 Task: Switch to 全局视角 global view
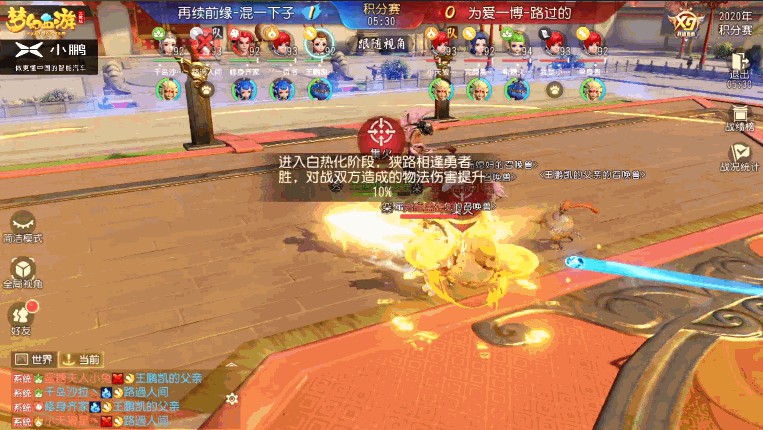[22, 270]
